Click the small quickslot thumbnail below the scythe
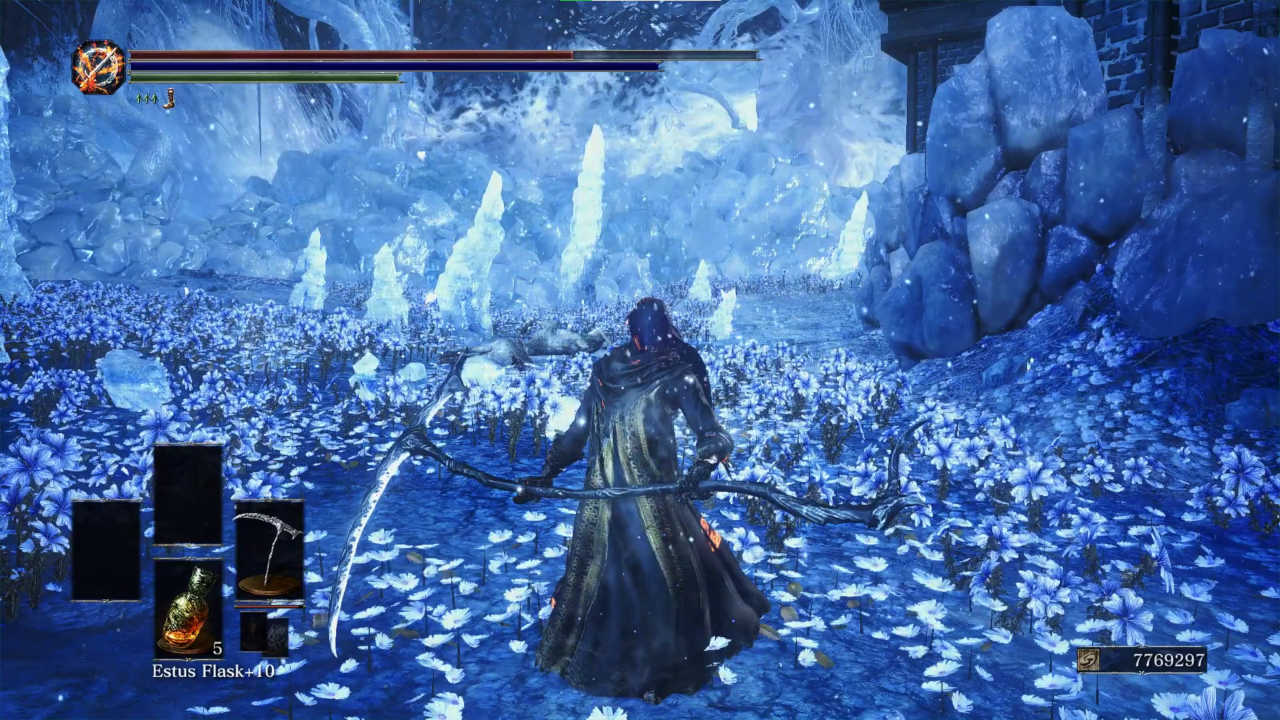This screenshot has width=1280, height=720. pos(252,632)
